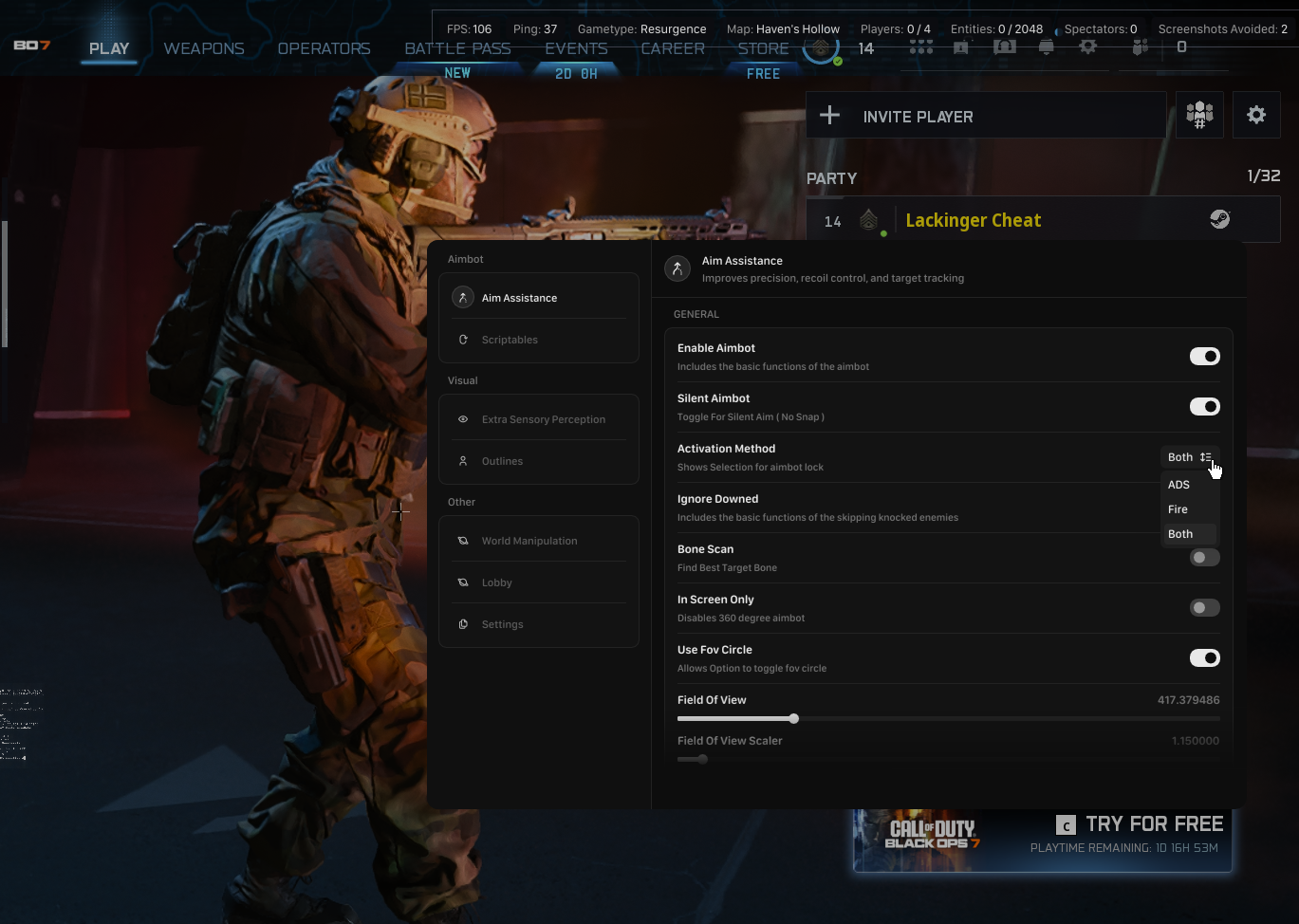The width and height of the screenshot is (1299, 924).
Task: Open the OPERATORS tab
Action: point(324,48)
